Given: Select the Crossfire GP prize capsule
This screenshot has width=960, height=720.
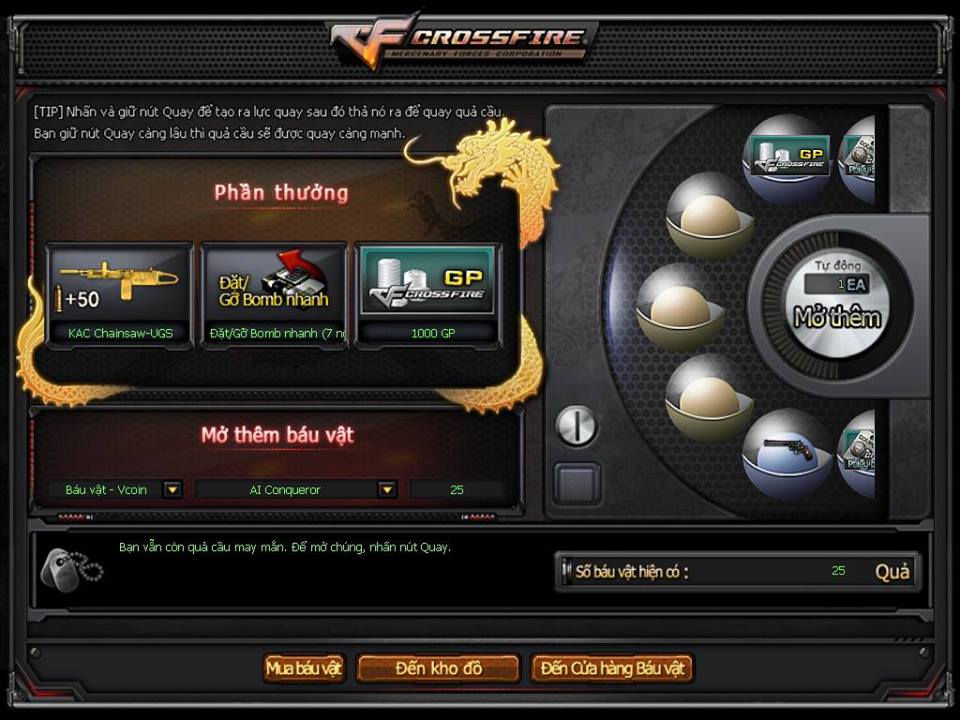Looking at the screenshot, I should (790, 158).
